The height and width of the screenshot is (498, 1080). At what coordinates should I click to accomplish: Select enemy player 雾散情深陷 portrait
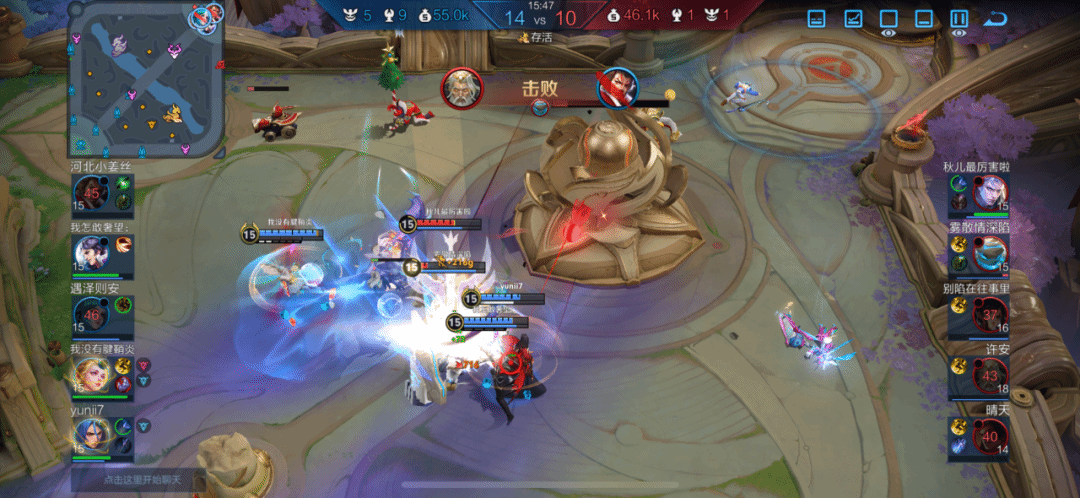[x=990, y=253]
